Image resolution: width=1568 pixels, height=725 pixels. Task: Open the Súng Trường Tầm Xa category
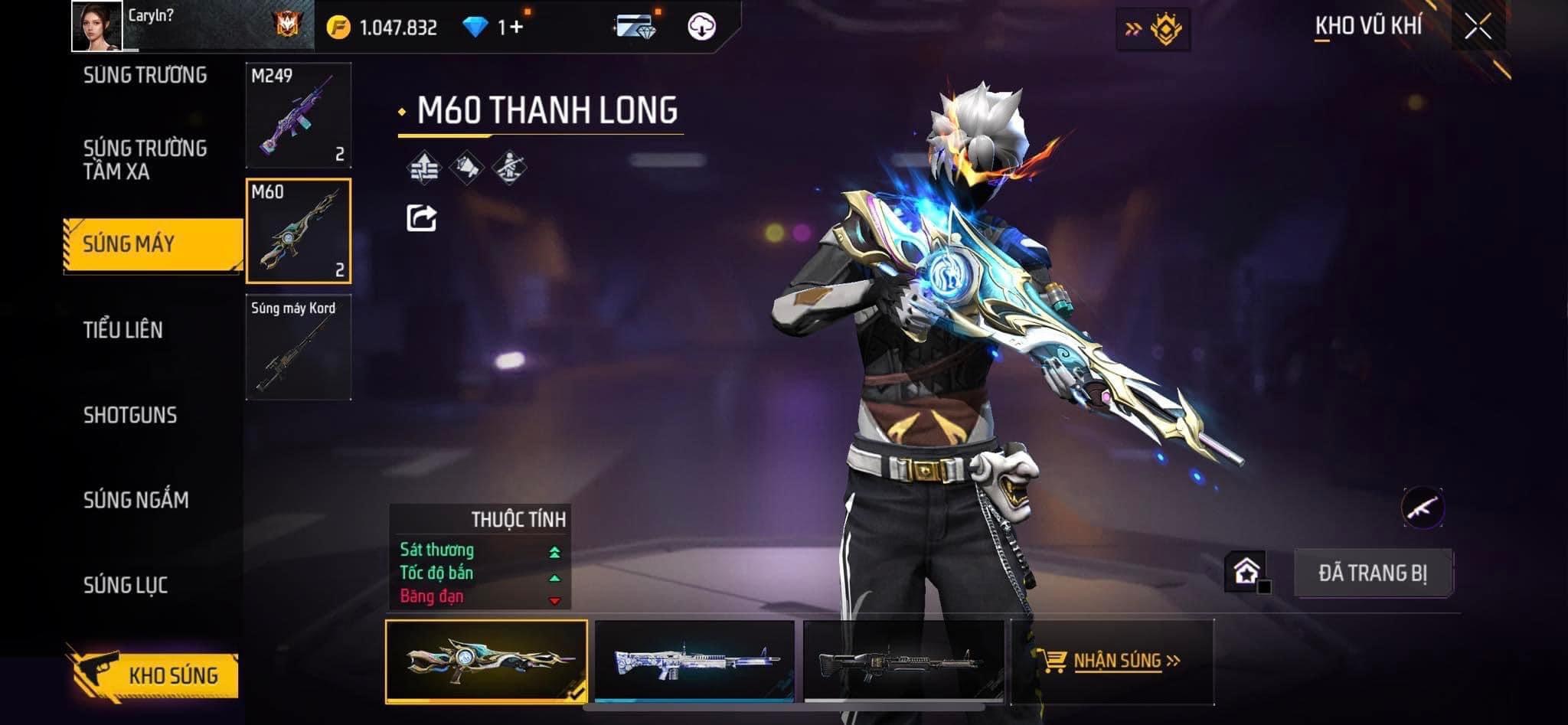click(x=145, y=159)
